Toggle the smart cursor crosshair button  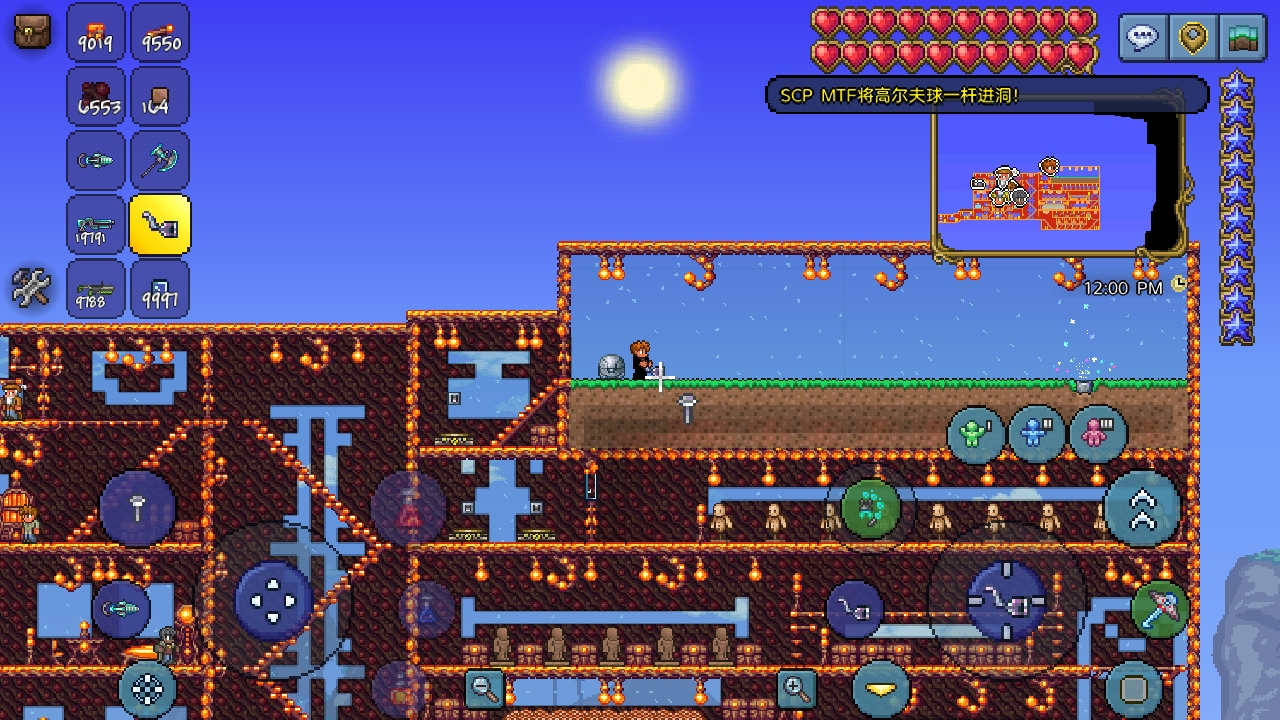(148, 688)
